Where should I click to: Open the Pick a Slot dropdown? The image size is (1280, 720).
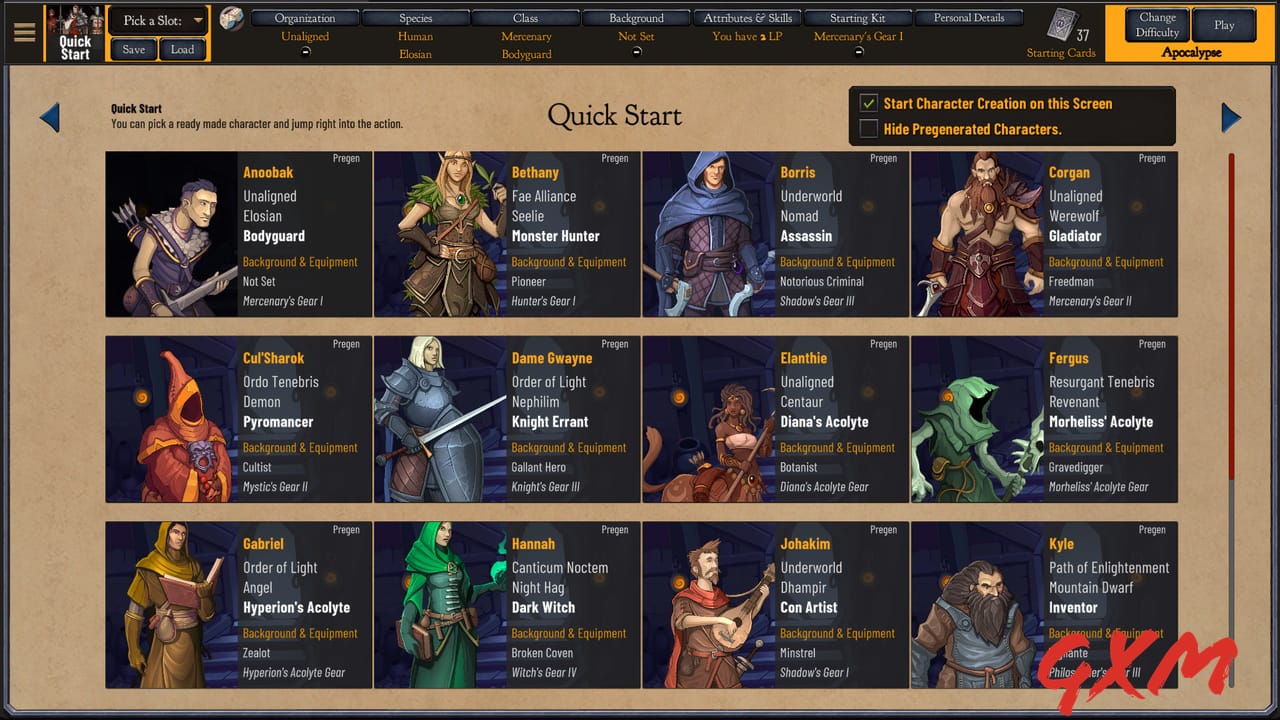[158, 19]
